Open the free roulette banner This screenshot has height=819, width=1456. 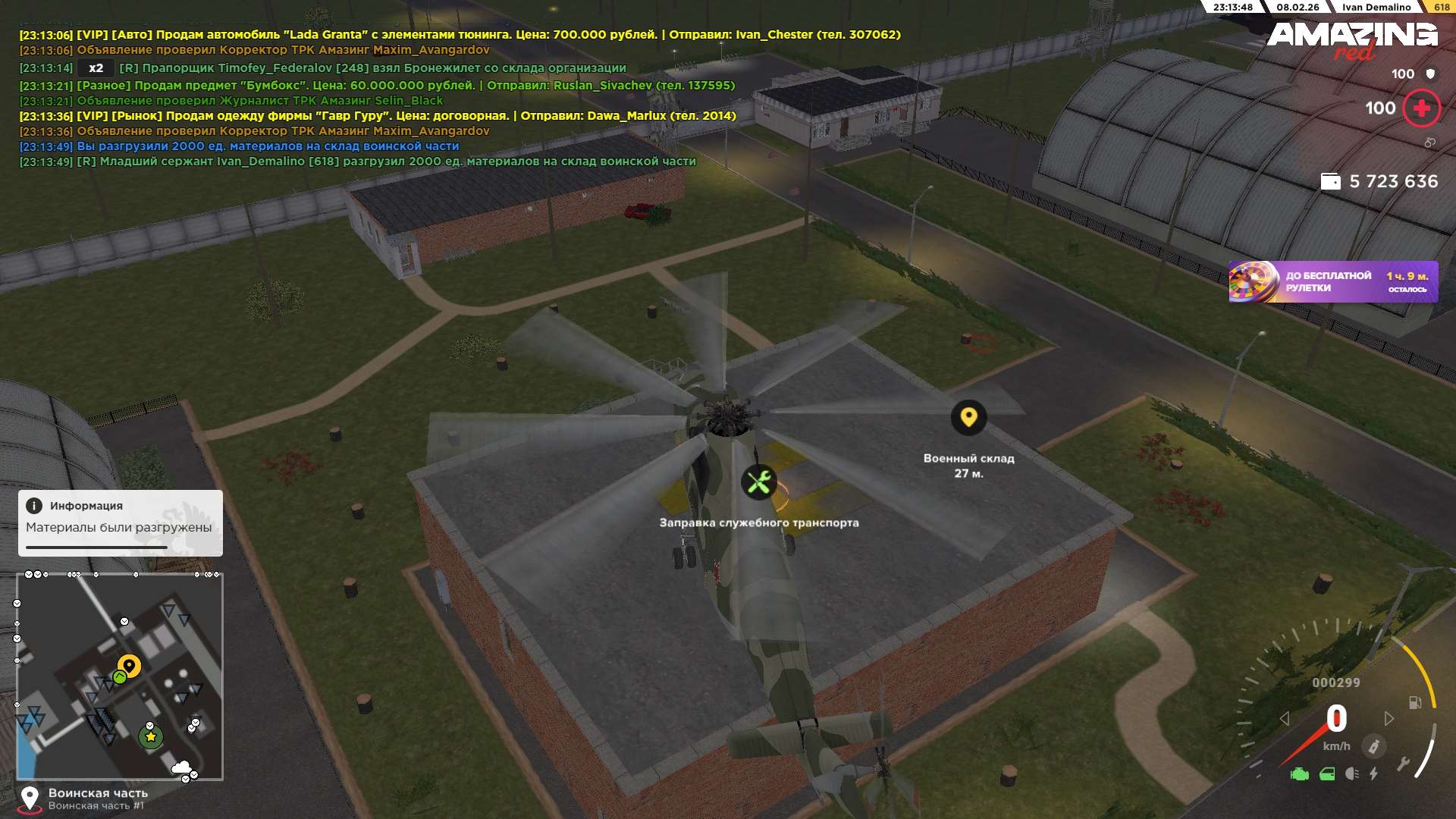(x=1333, y=282)
